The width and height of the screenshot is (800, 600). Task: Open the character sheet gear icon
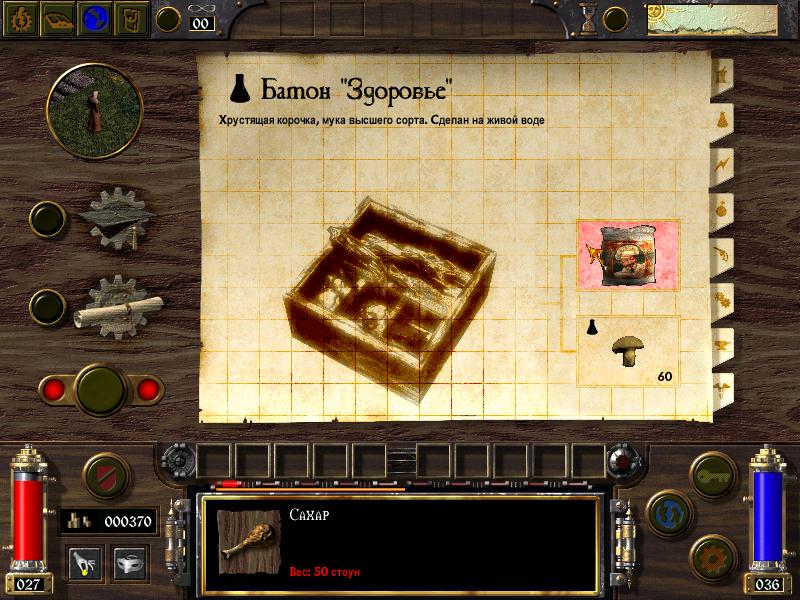22,18
